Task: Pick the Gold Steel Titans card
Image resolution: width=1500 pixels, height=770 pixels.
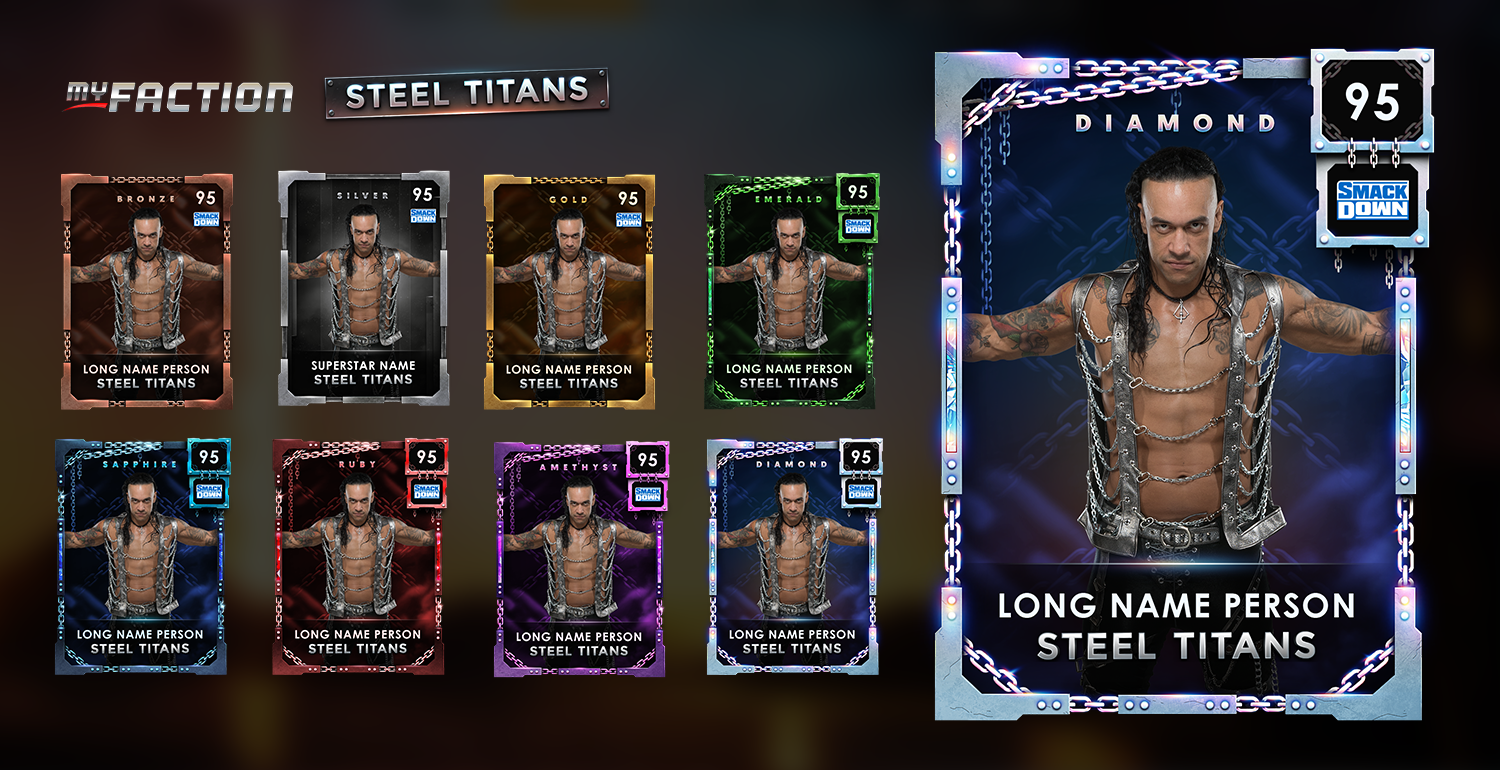Action: (x=569, y=291)
